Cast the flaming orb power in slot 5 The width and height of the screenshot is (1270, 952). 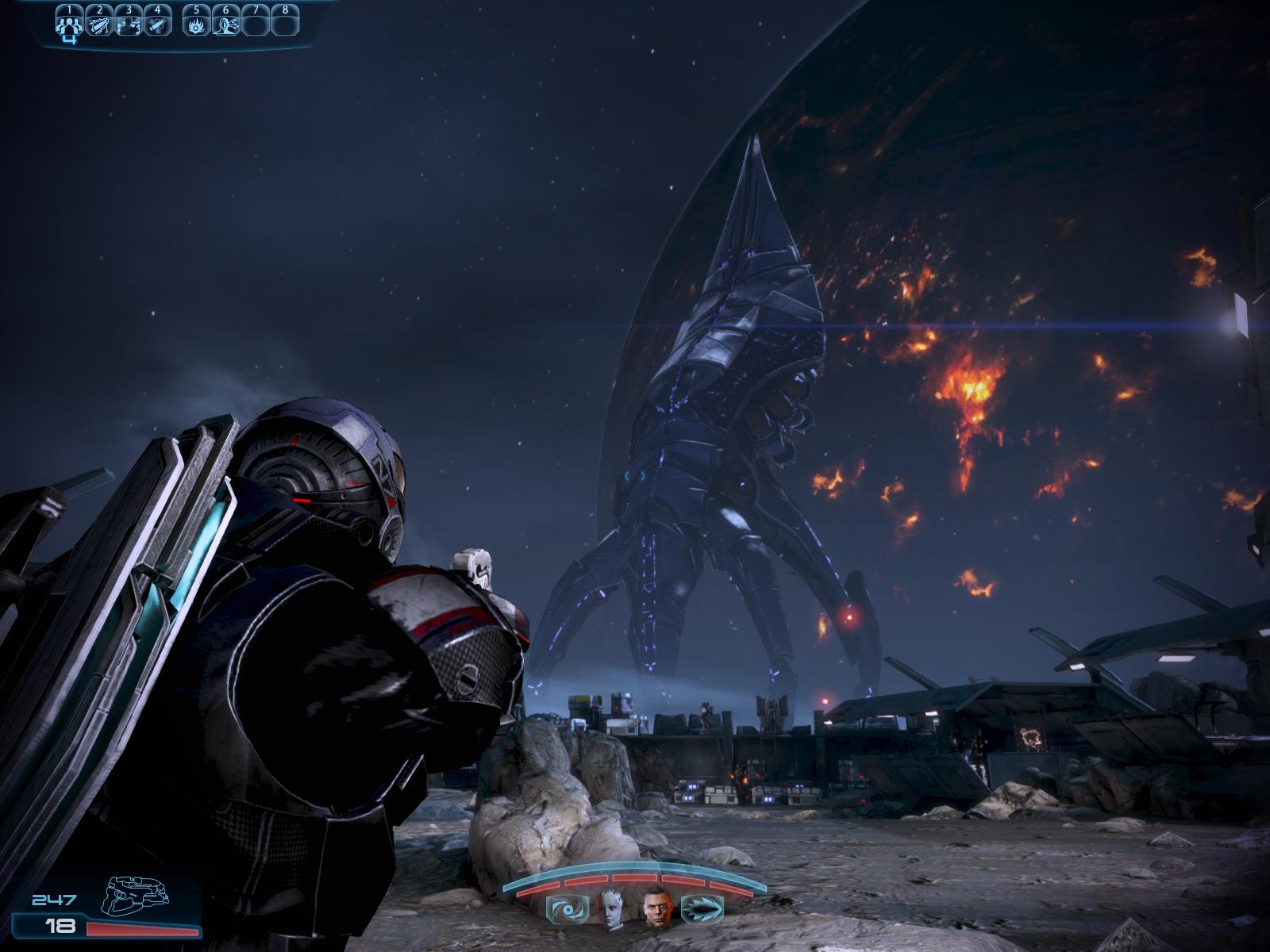coord(196,25)
